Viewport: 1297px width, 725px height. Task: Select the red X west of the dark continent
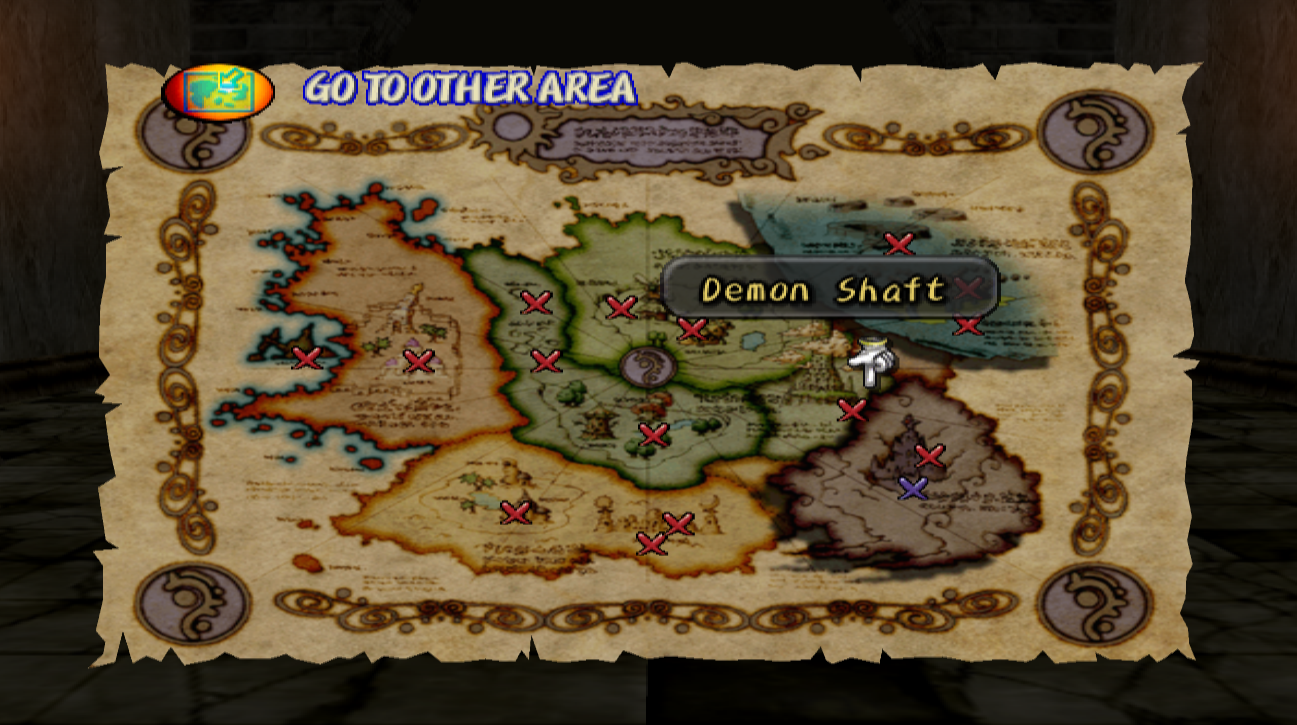(855, 409)
